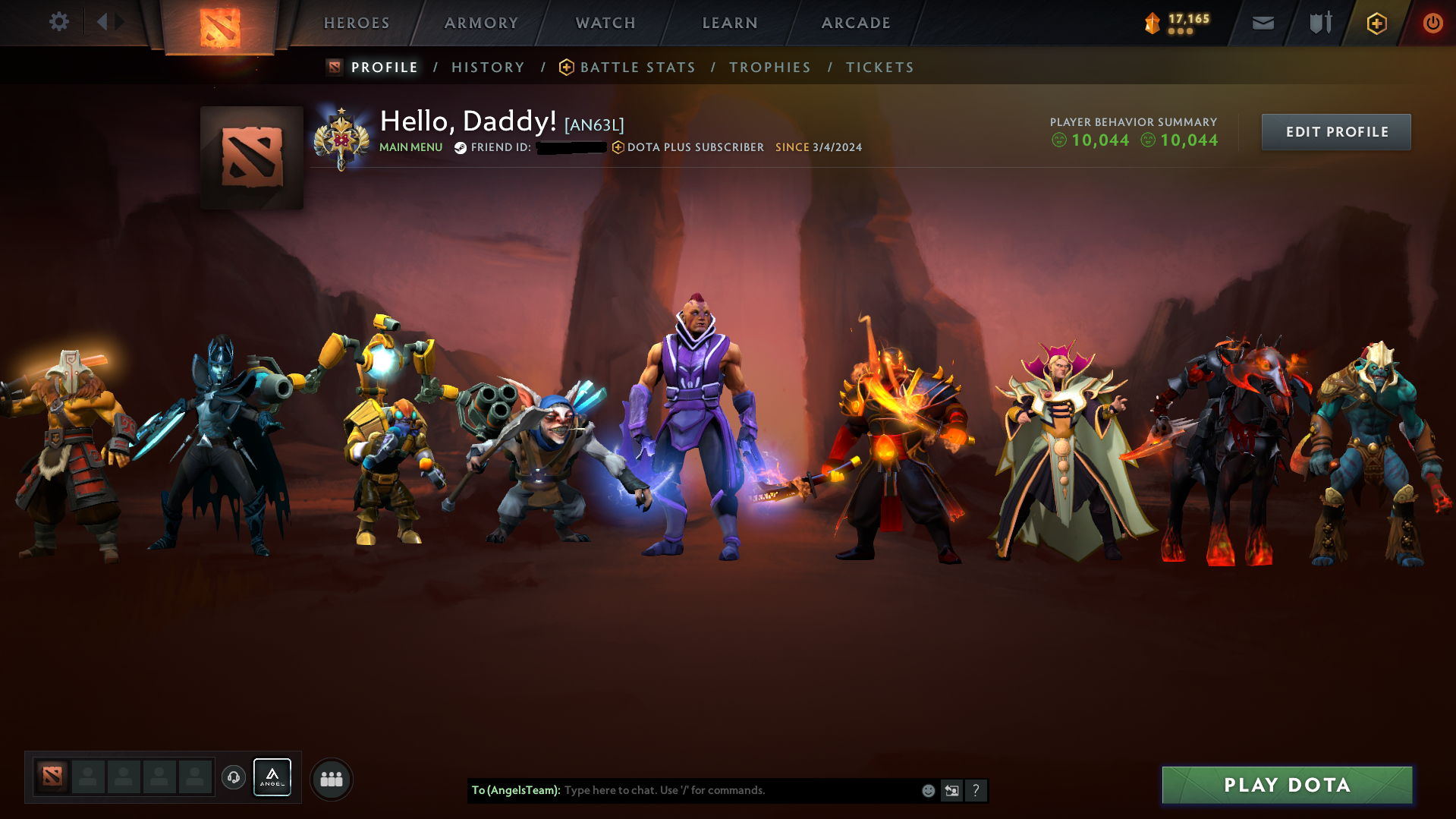The height and width of the screenshot is (819, 1456).
Task: Open the emoticon picker in chat
Action: click(928, 790)
